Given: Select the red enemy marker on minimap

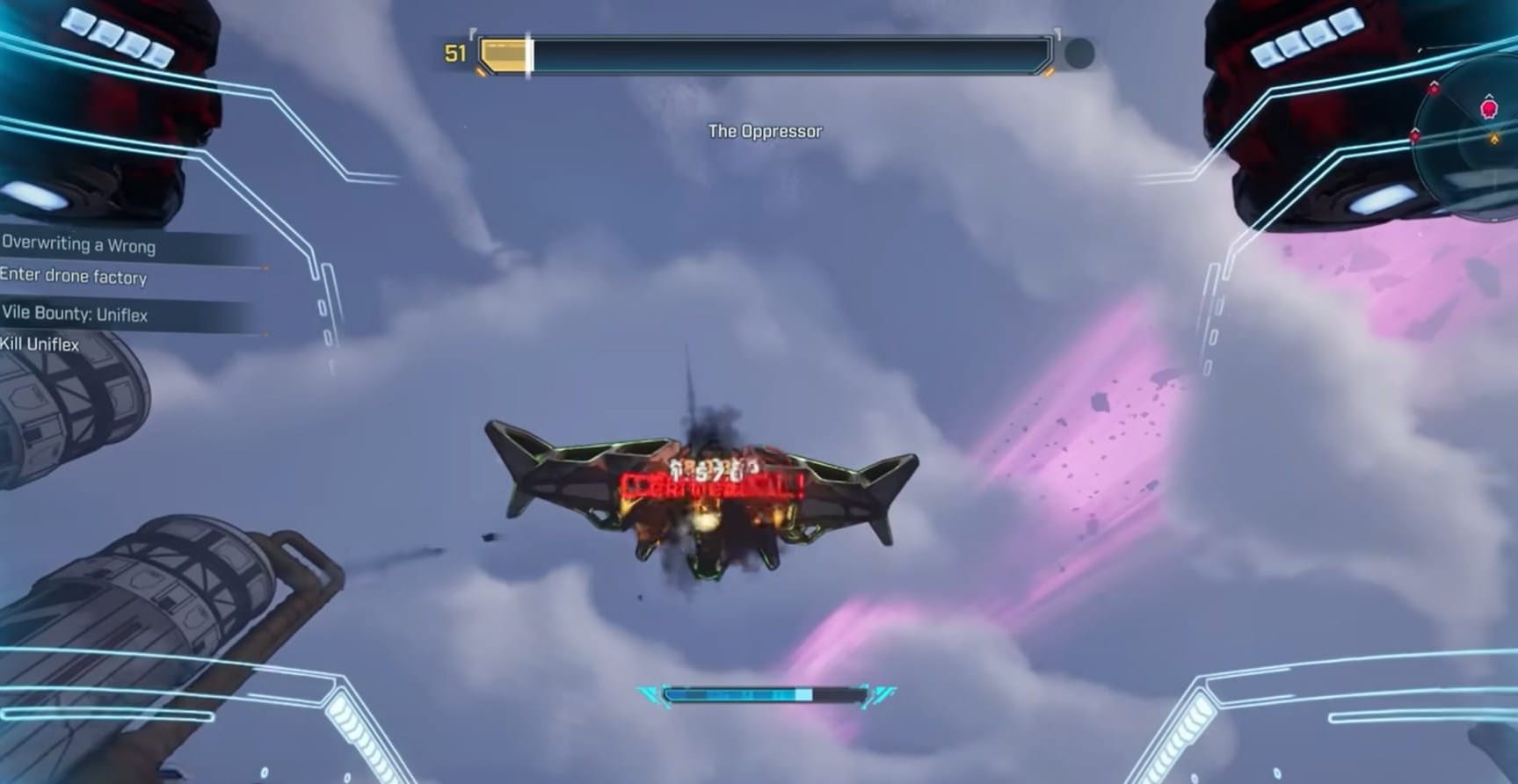Looking at the screenshot, I should (1489, 109).
